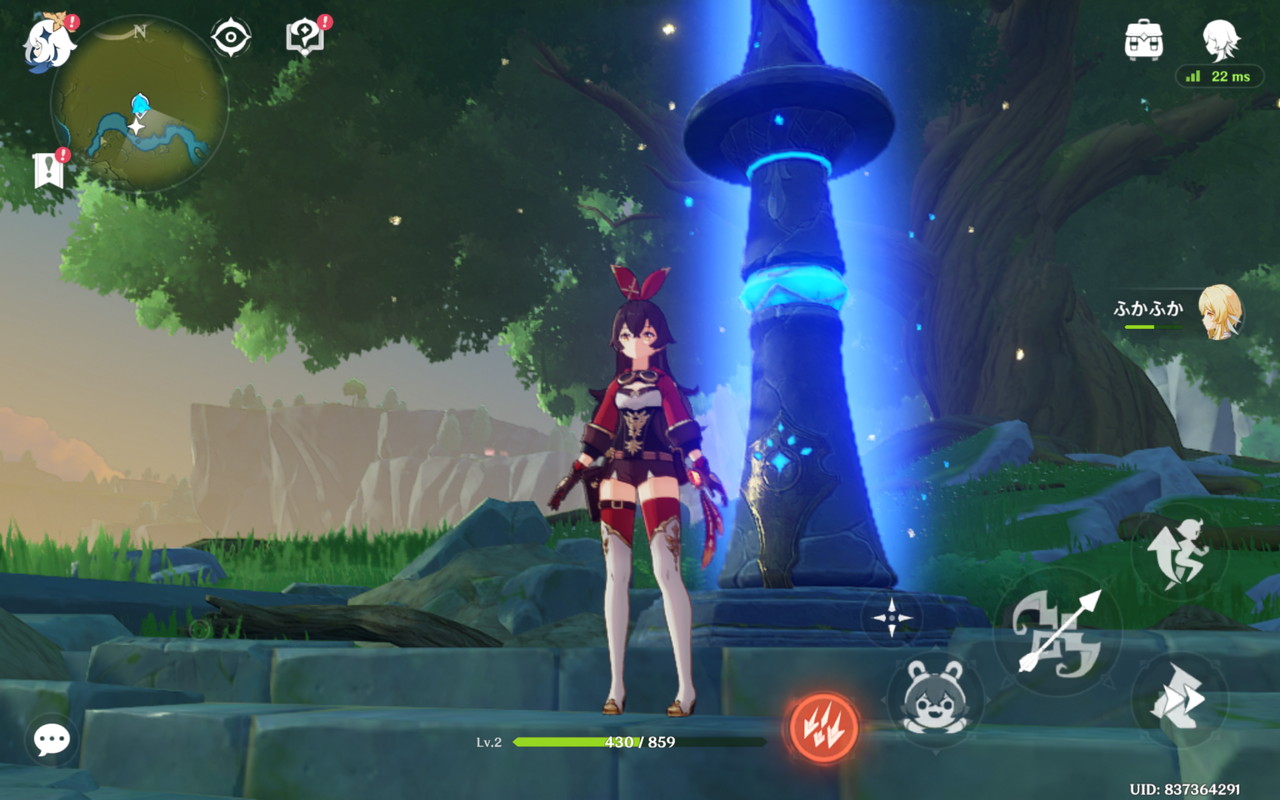Toggle elemental sight eye icon
Screen dimensions: 1280x800
pyautogui.click(x=231, y=38)
